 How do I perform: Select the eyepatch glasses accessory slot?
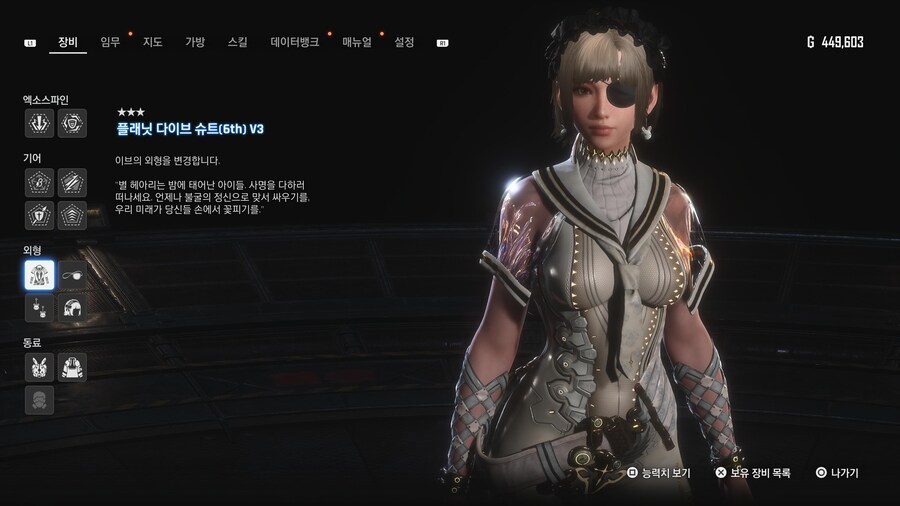point(72,274)
